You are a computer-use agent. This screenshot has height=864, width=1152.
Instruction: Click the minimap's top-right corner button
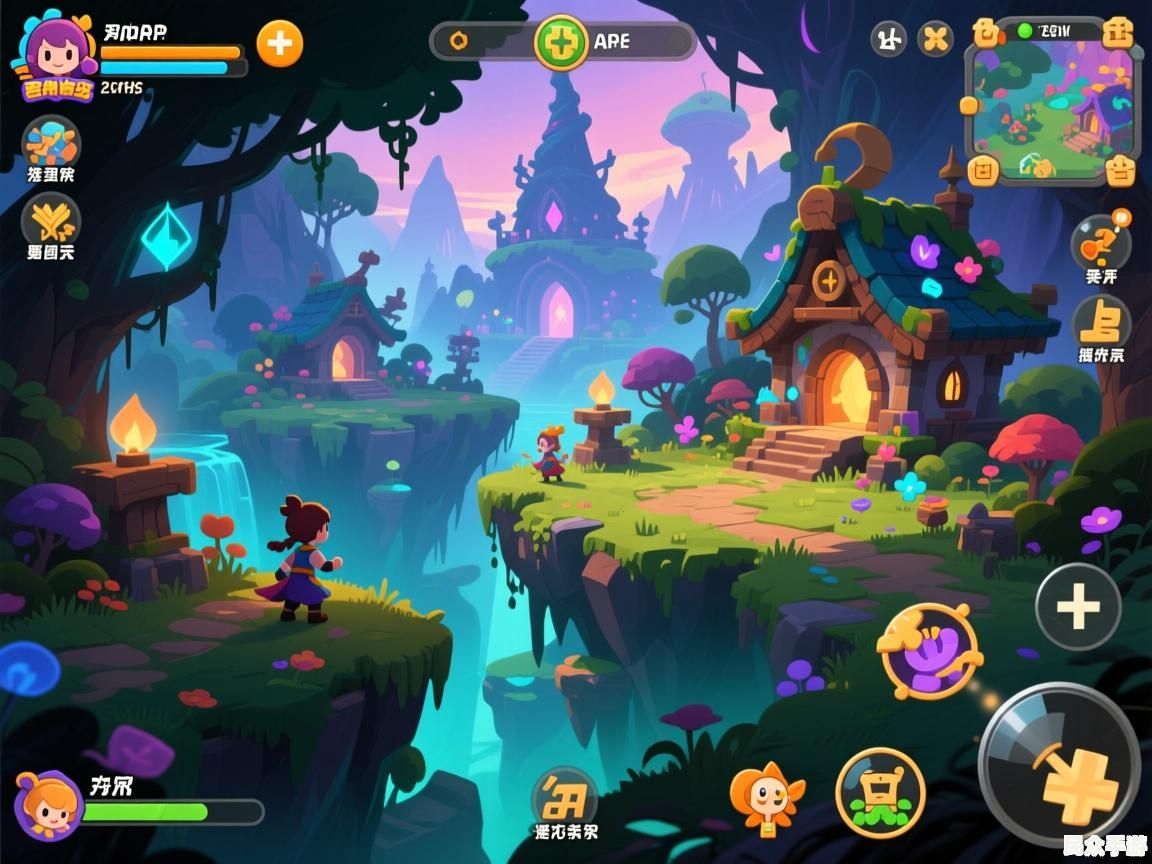click(x=1118, y=33)
